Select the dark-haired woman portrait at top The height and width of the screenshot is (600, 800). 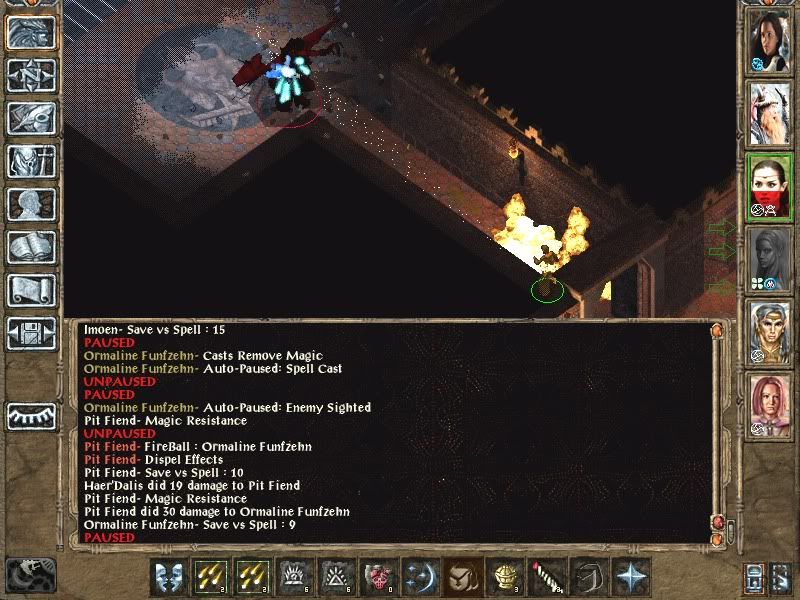pyautogui.click(x=770, y=41)
